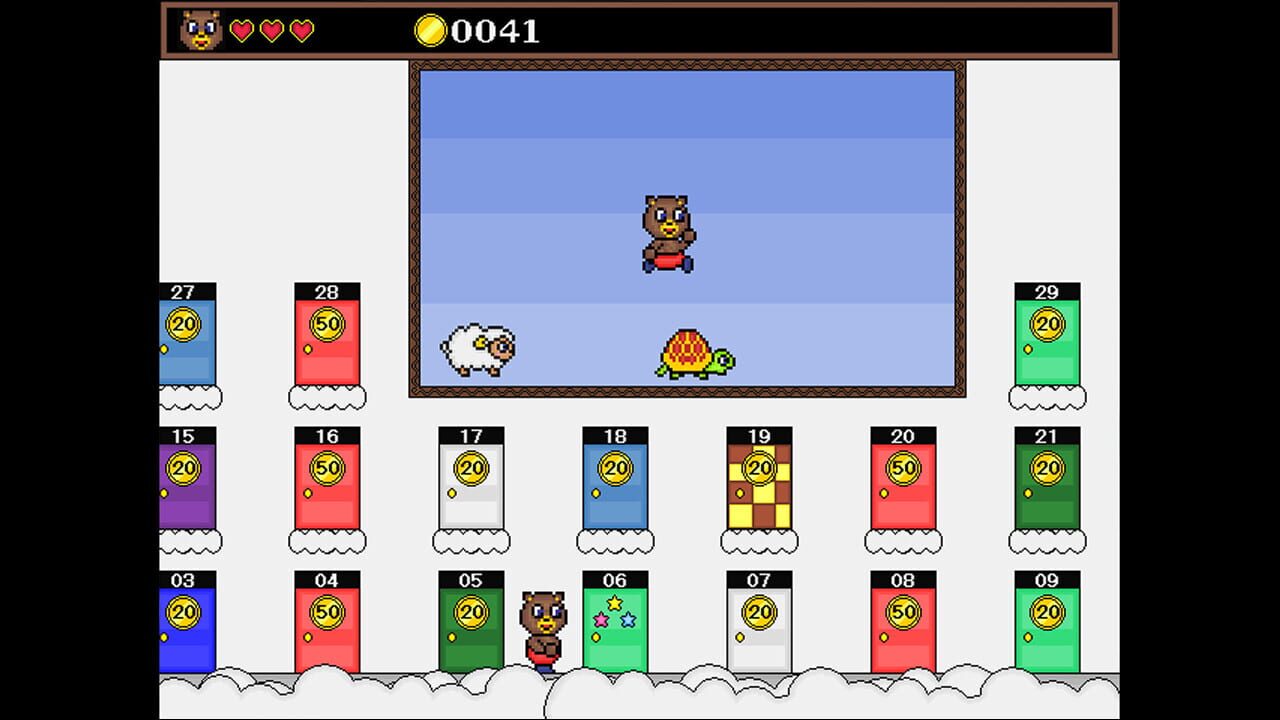Image resolution: width=1280 pixels, height=720 pixels.
Task: Click the coin counter showing 0041
Action: (x=497, y=31)
